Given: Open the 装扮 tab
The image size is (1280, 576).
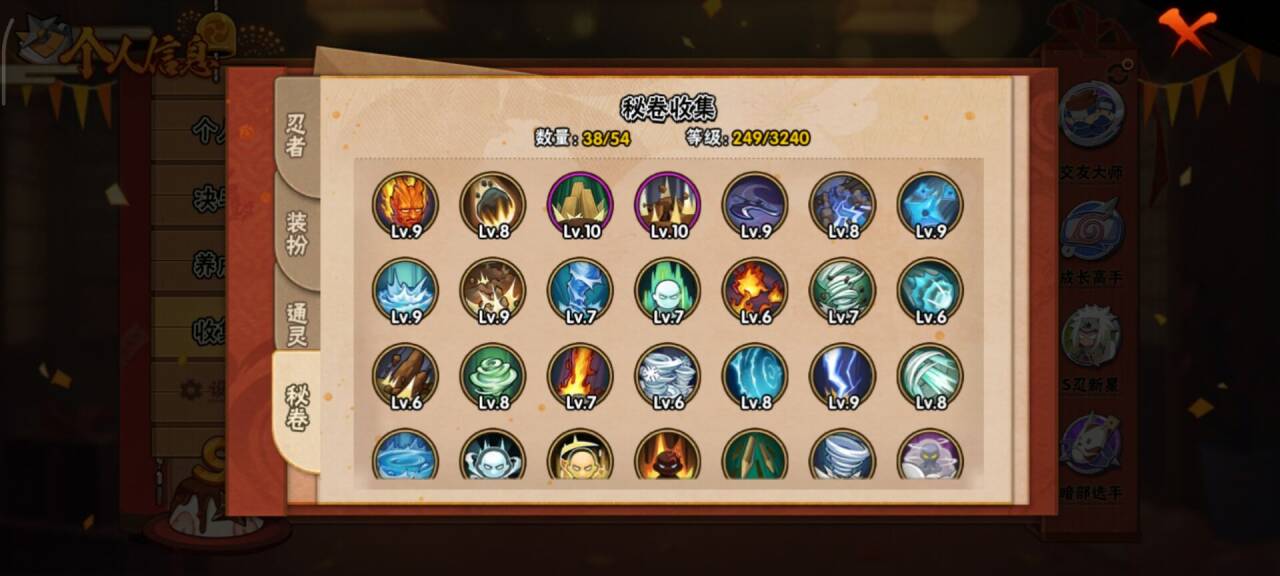Looking at the screenshot, I should 297,232.
